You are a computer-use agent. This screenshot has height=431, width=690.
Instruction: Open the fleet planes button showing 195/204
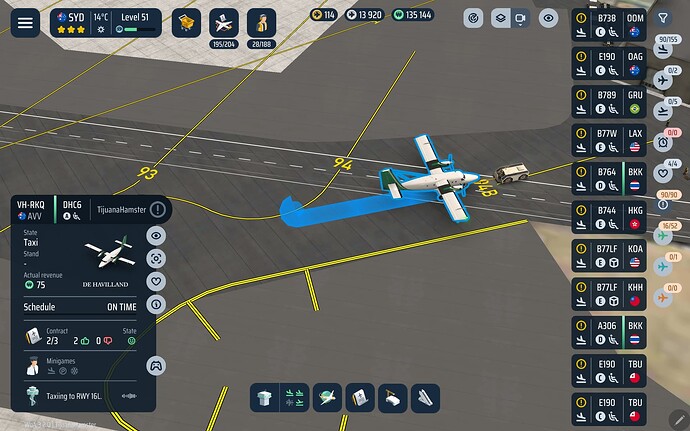point(225,22)
